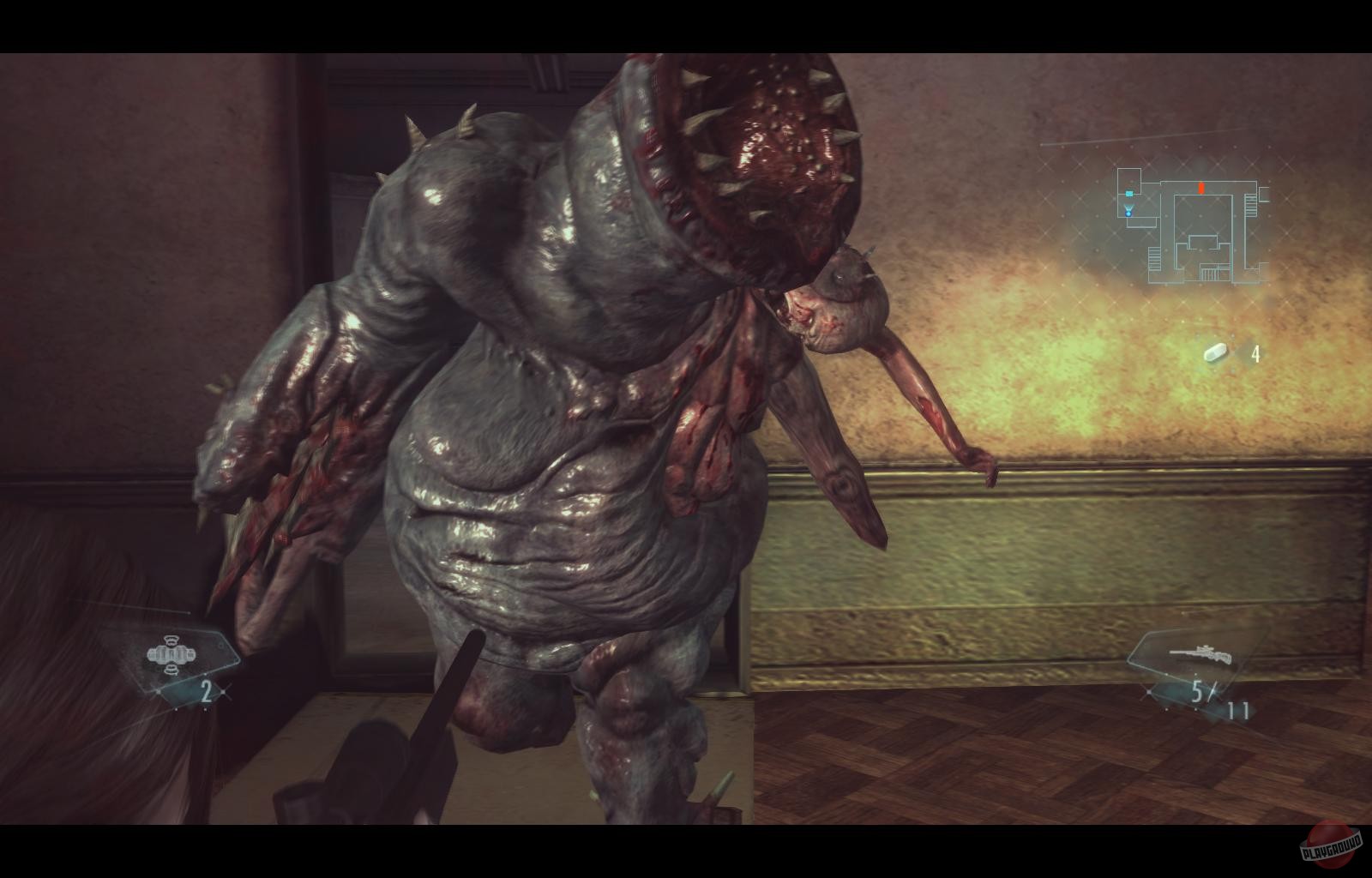Click the blue player position marker on minimap
The width and height of the screenshot is (1372, 878).
(x=1128, y=214)
